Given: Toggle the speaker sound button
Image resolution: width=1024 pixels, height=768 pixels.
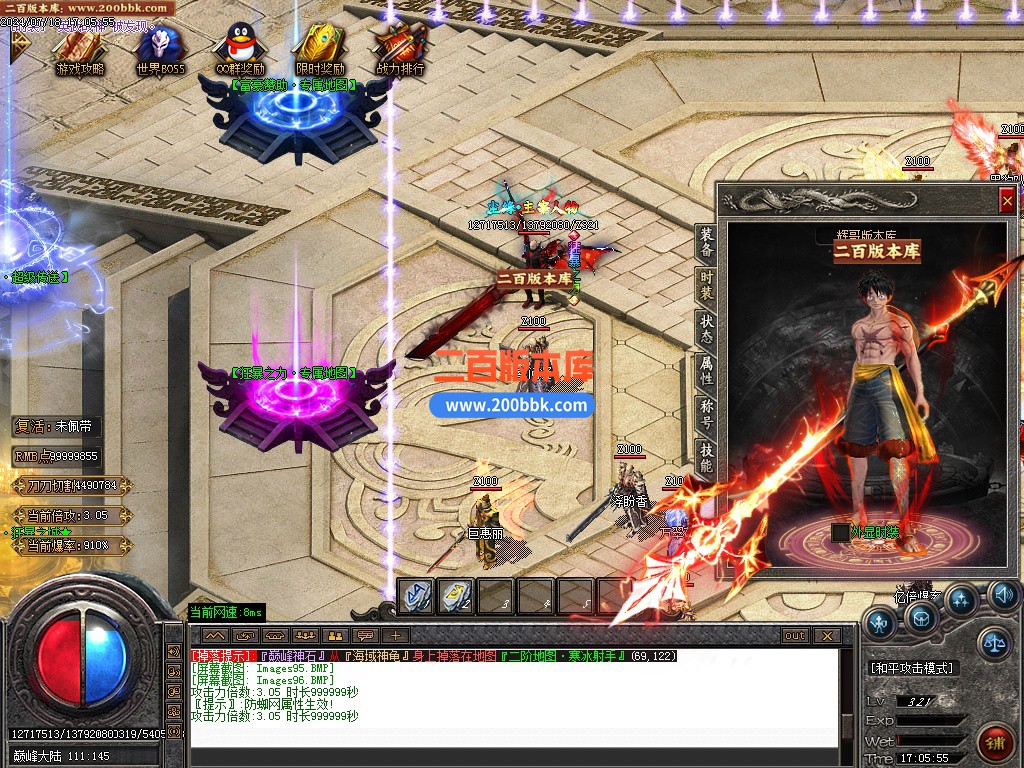Looking at the screenshot, I should [1003, 596].
